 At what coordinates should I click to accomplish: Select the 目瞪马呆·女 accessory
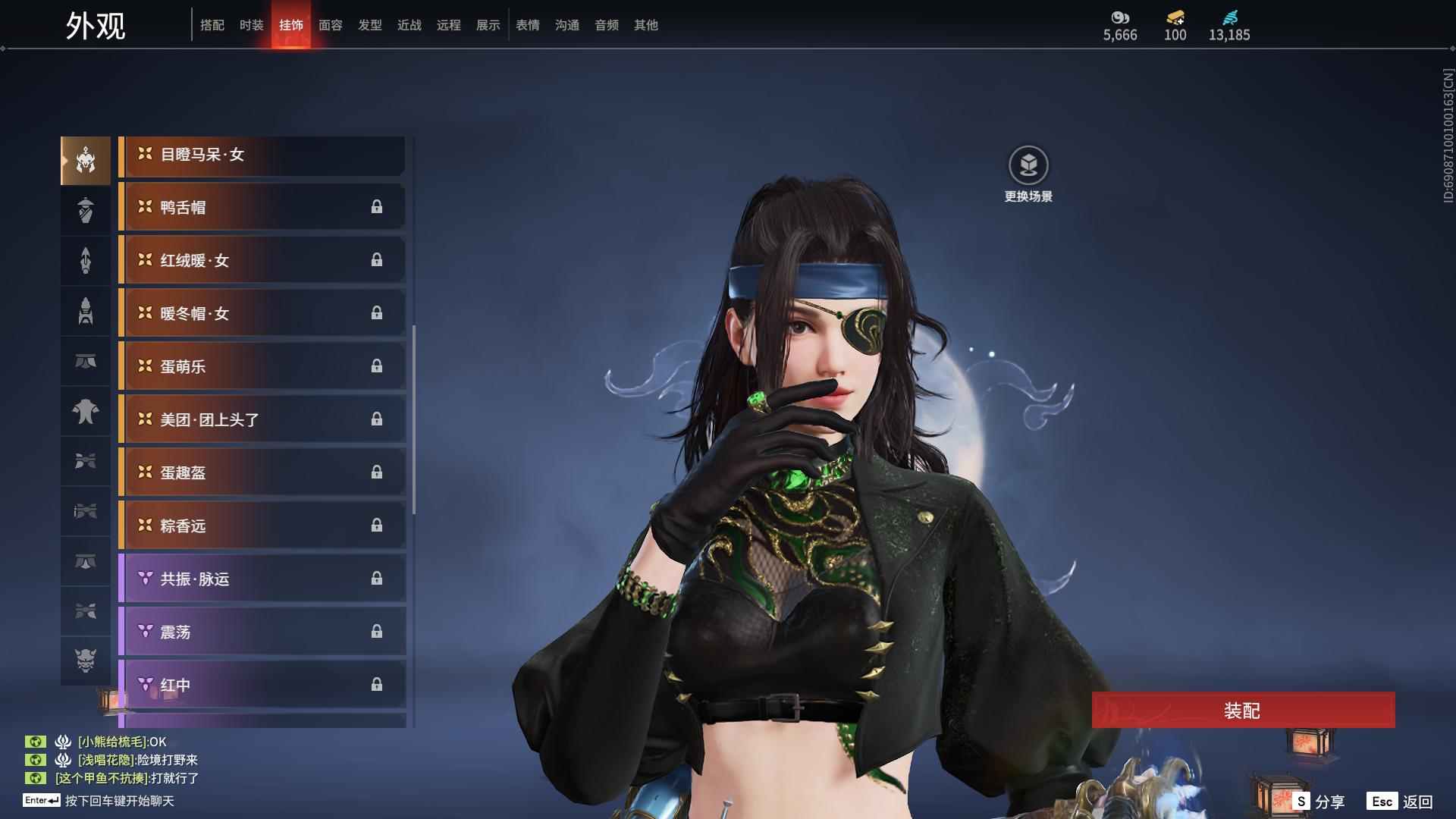tap(262, 155)
